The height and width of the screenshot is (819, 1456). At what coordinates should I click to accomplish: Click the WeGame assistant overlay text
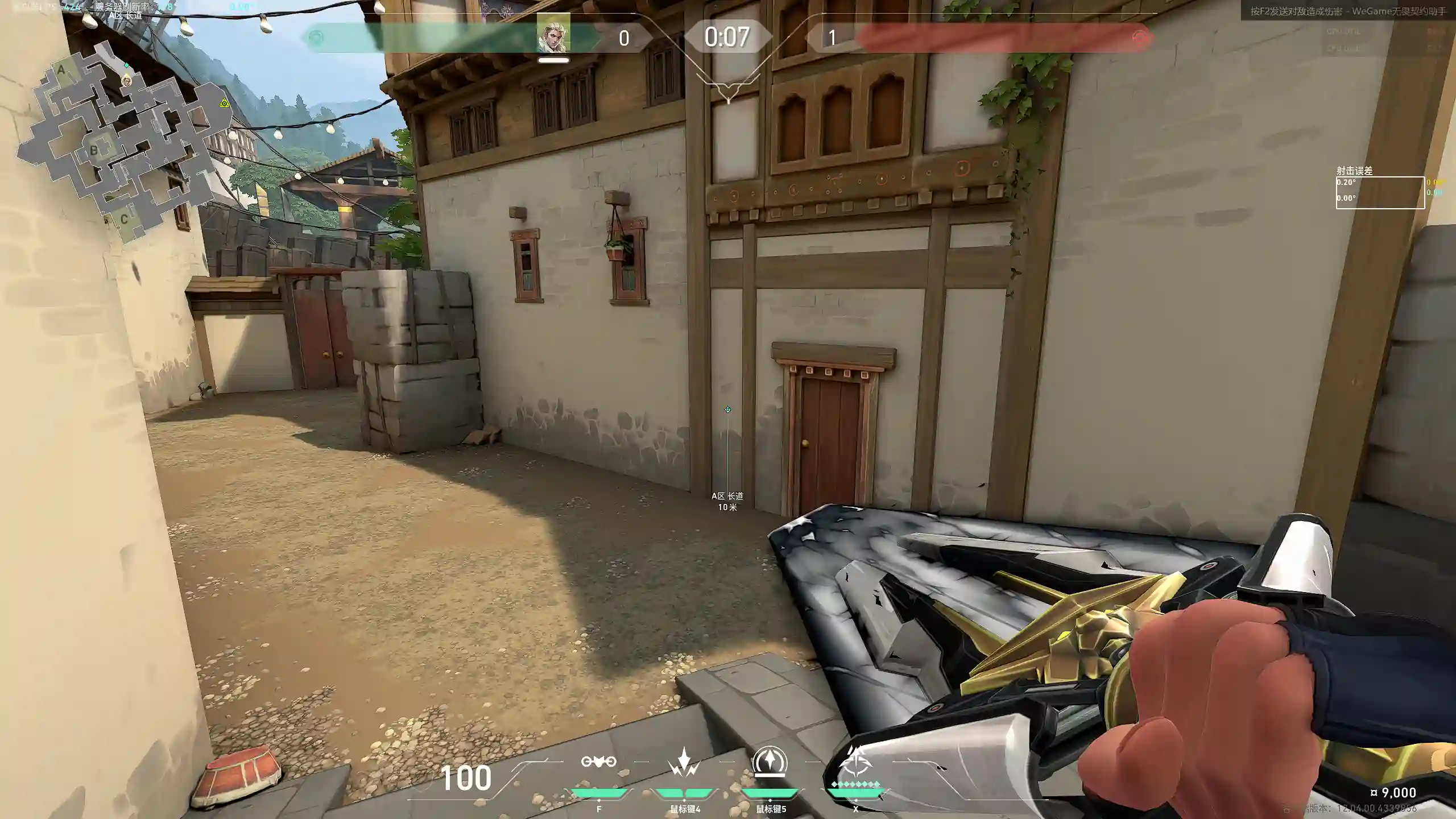click(1348, 11)
